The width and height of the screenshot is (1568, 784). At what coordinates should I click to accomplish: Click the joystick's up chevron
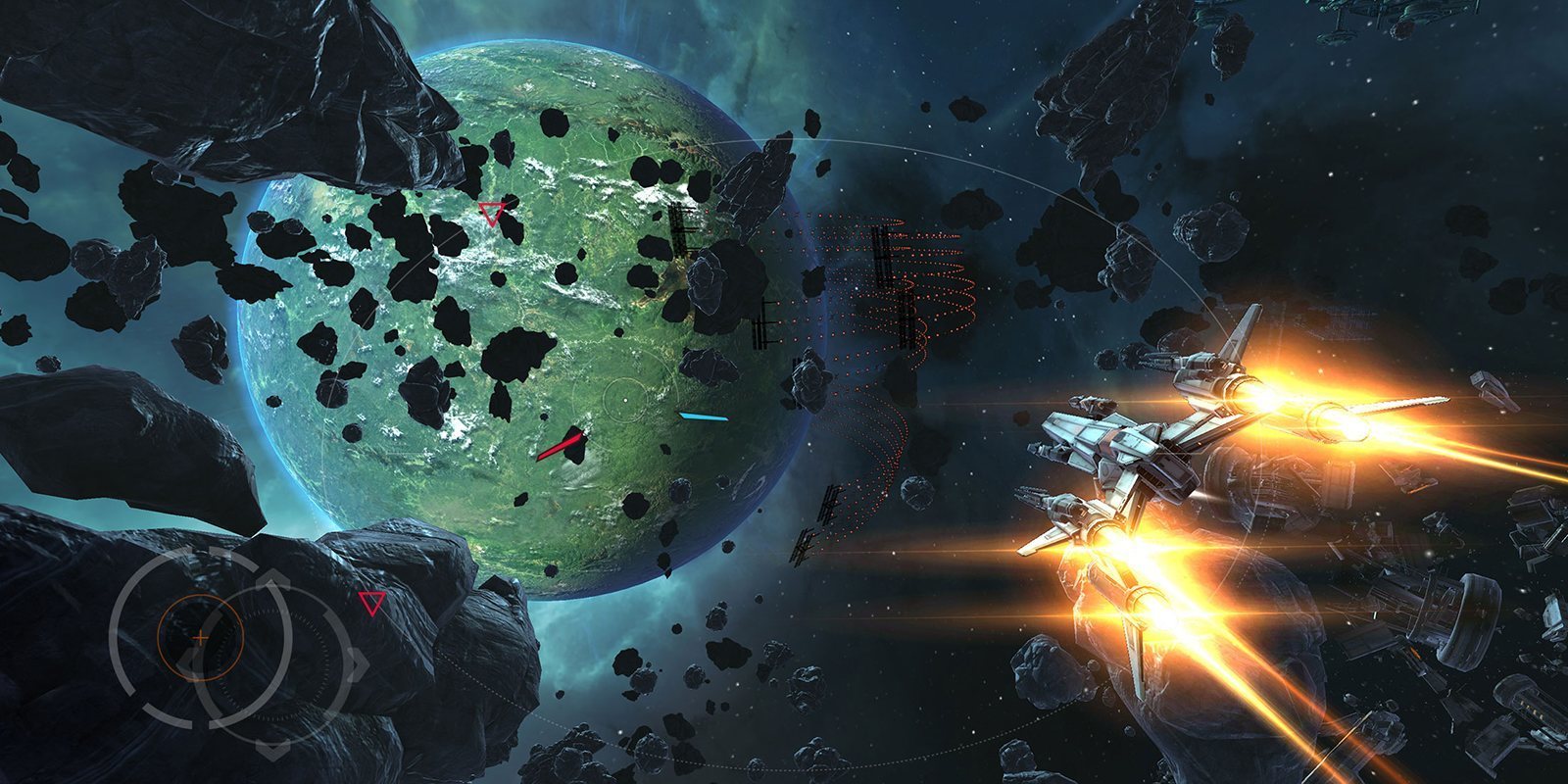point(273,579)
